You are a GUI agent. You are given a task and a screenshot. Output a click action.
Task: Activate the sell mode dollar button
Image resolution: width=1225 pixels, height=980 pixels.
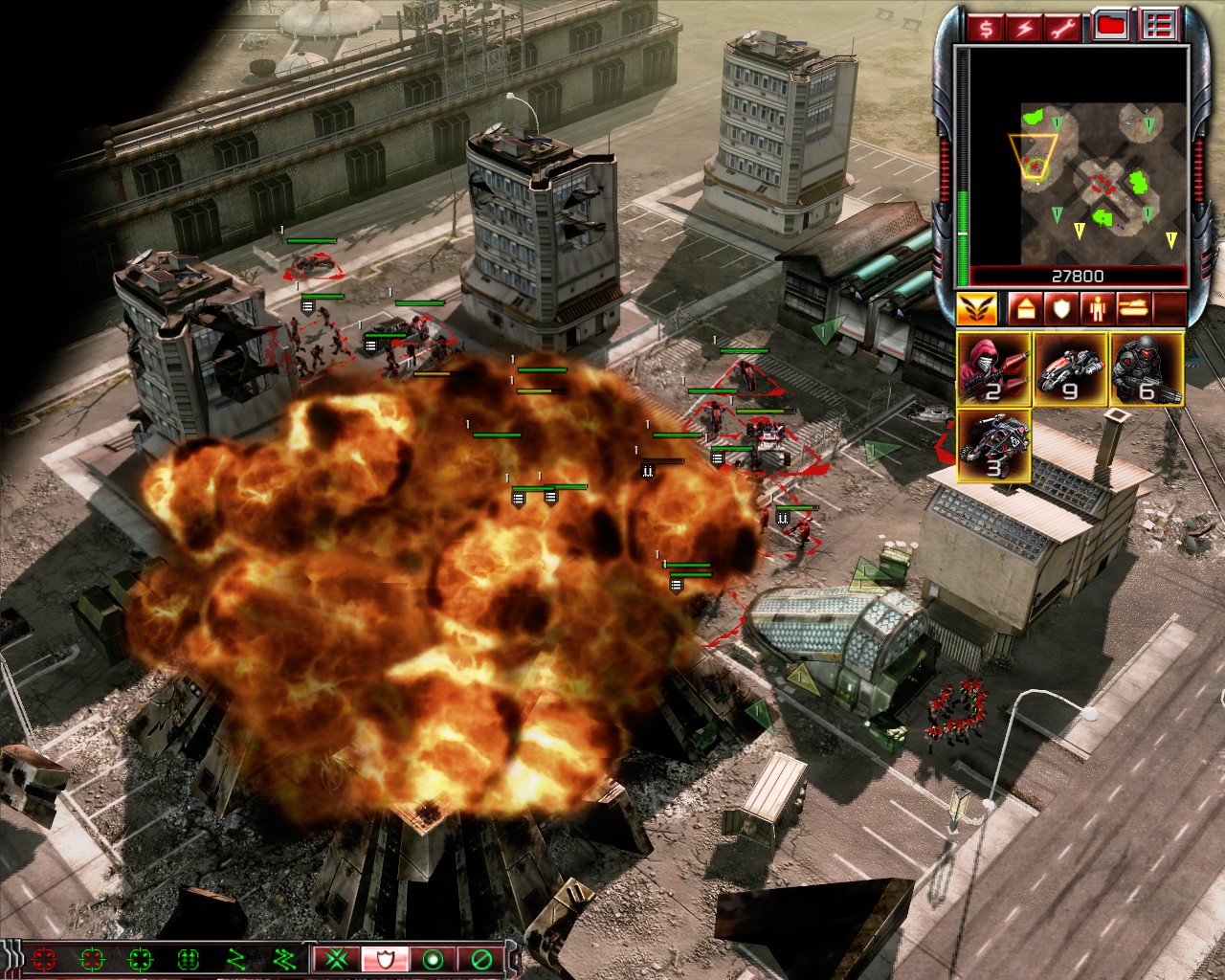pyautogui.click(x=985, y=27)
